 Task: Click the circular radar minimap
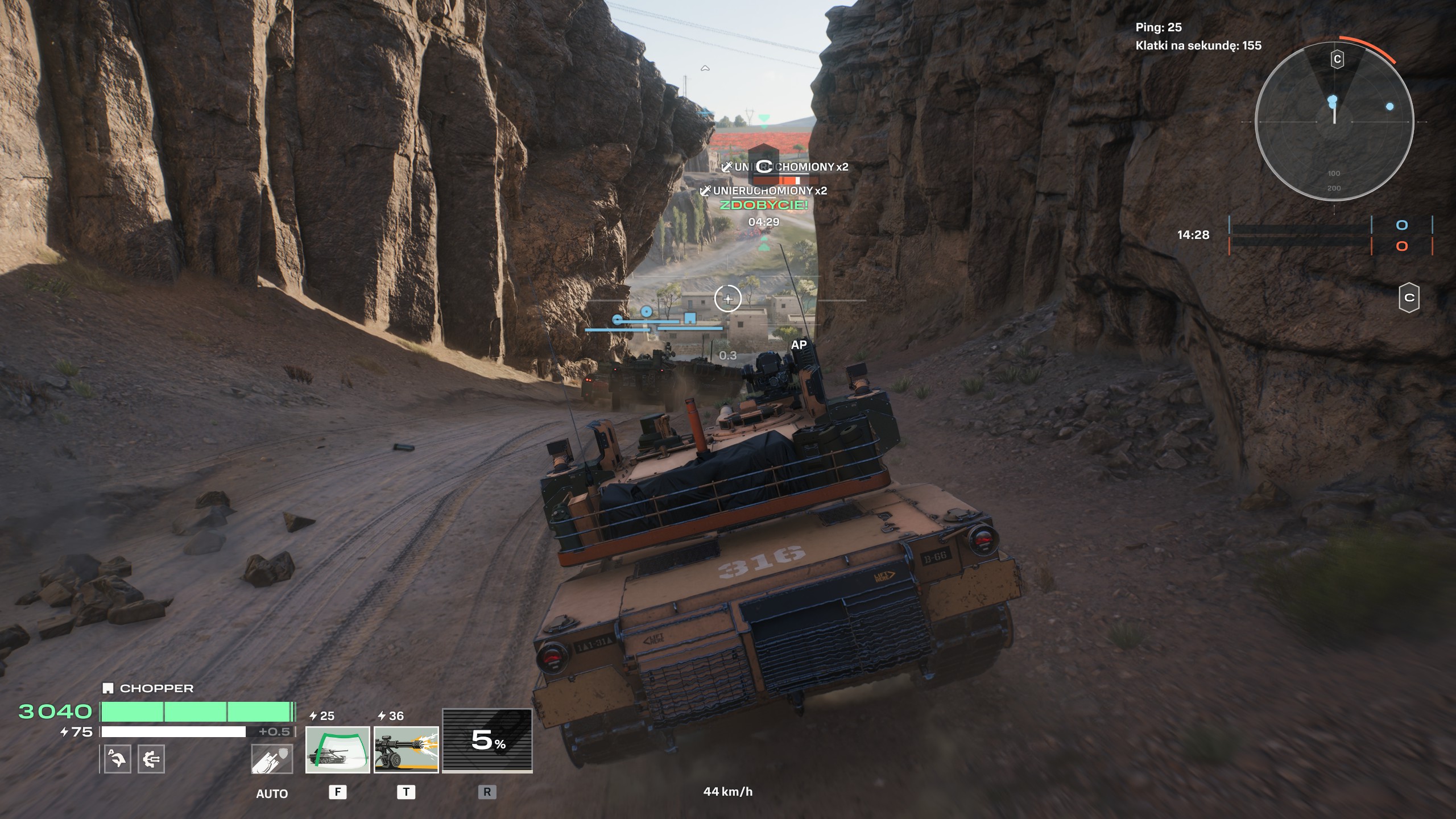pyautogui.click(x=1334, y=122)
